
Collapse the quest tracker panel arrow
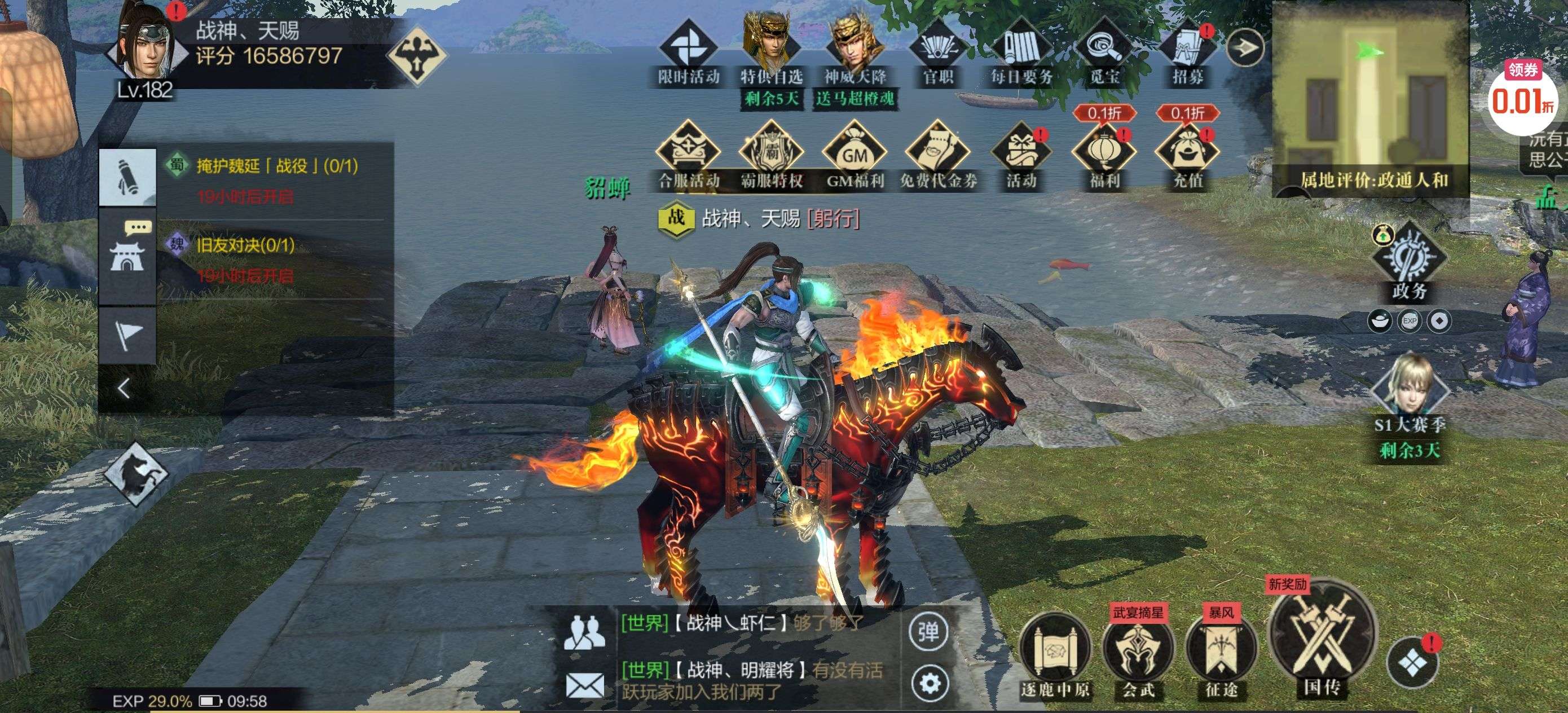coord(125,389)
